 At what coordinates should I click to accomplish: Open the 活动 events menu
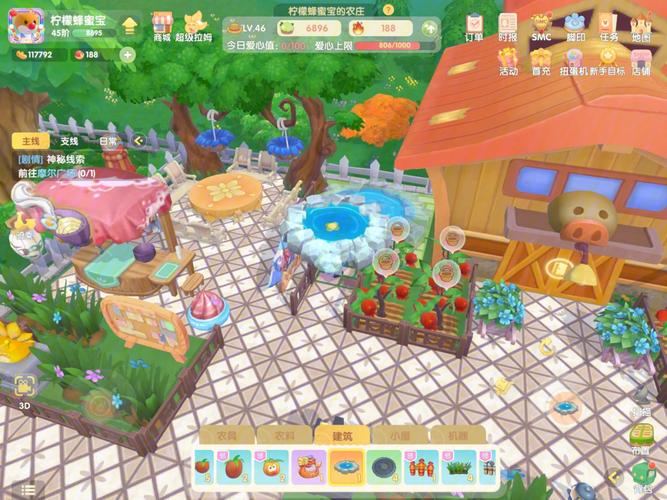pyautogui.click(x=508, y=62)
